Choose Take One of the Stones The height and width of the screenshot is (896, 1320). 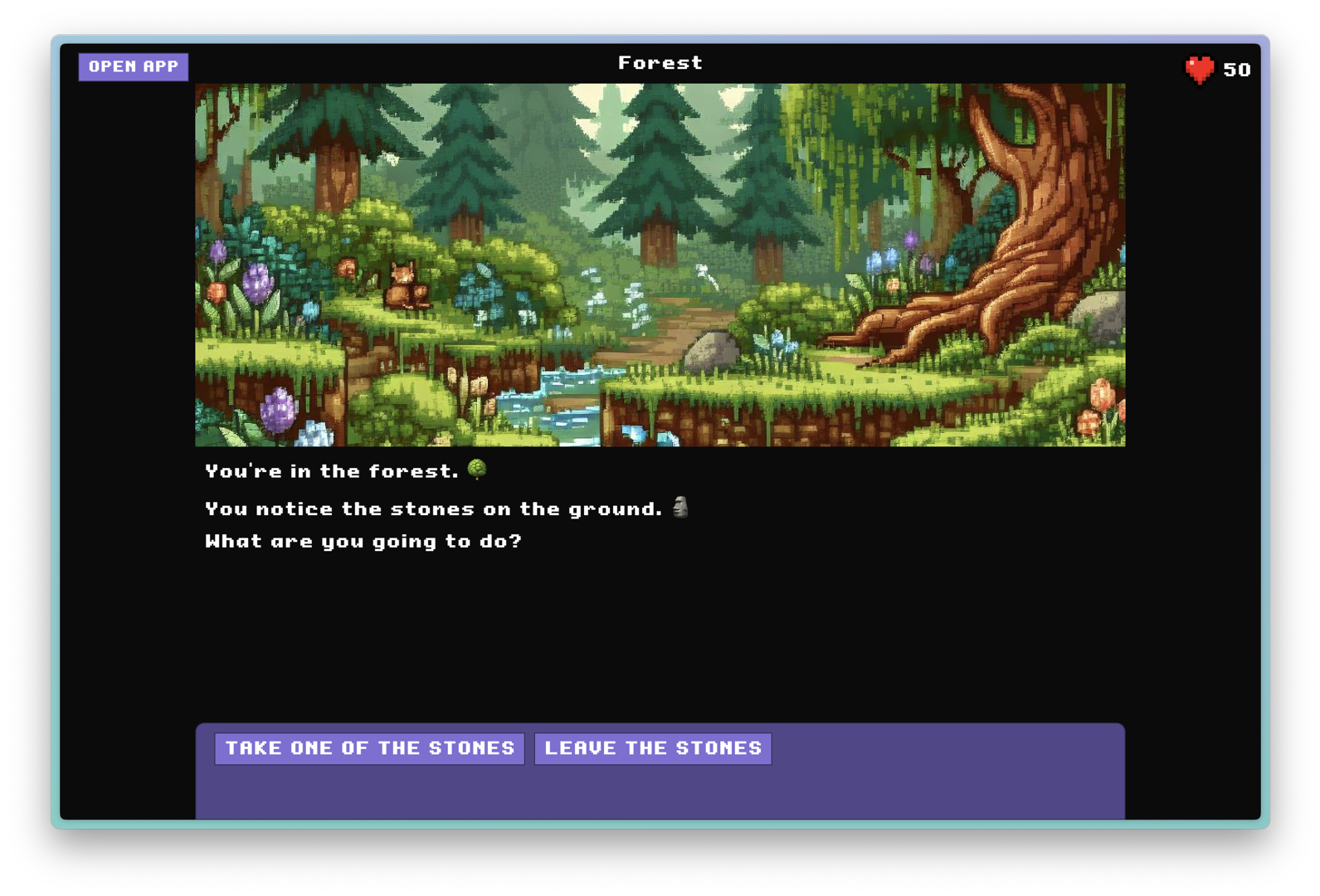[369, 748]
